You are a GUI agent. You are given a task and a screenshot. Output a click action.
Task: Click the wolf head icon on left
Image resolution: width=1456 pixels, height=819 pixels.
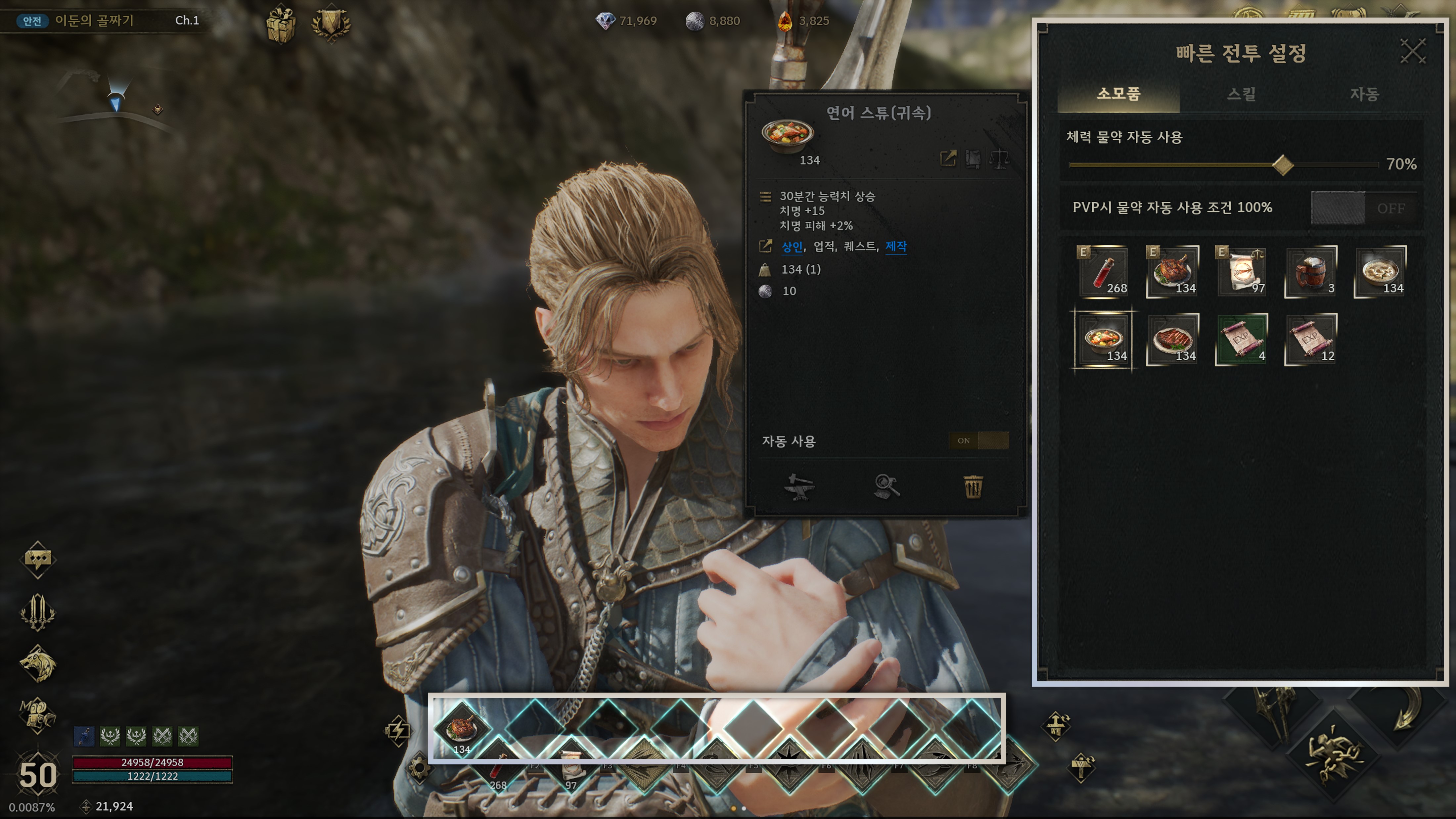point(38,664)
